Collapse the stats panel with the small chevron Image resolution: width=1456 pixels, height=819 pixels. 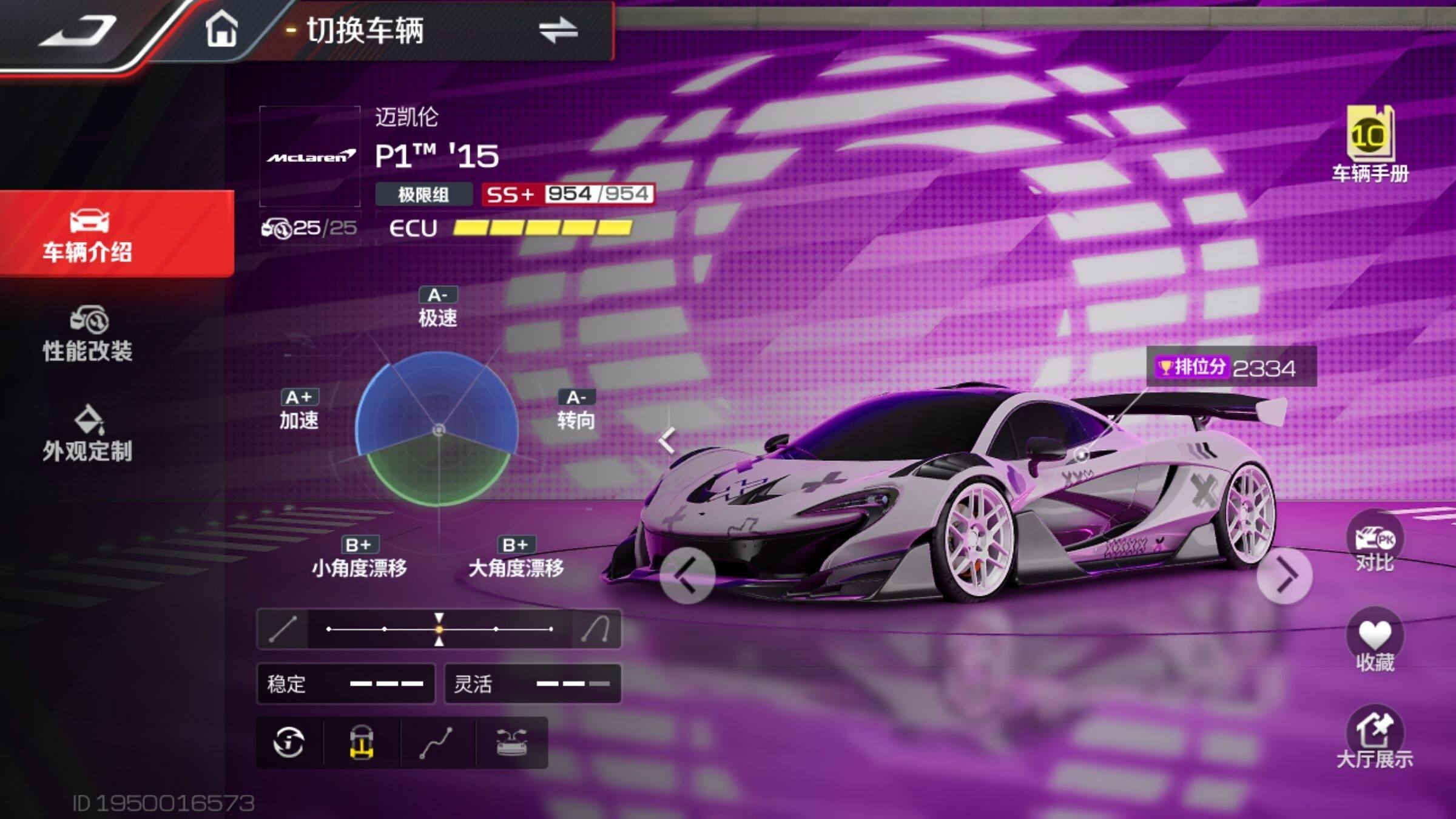[x=667, y=440]
